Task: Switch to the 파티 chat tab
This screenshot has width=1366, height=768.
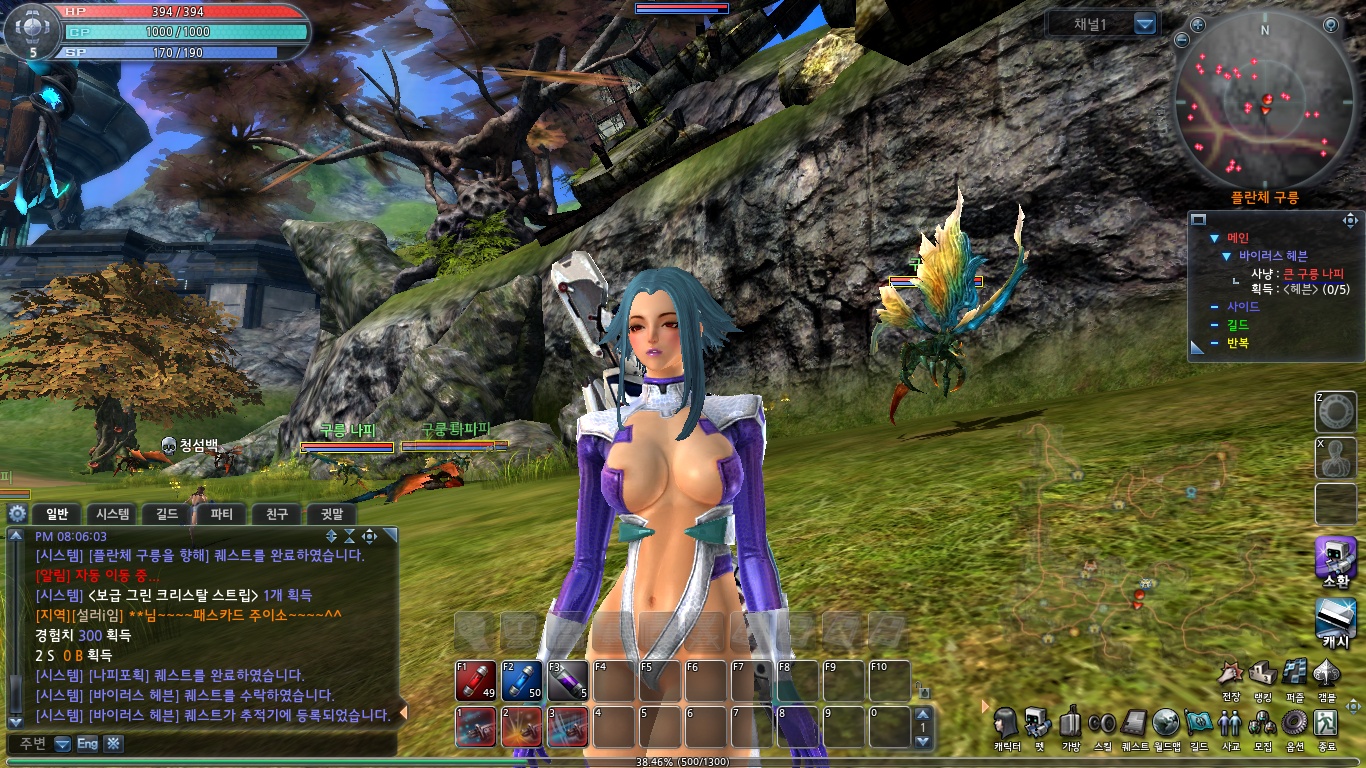Action: (x=221, y=514)
